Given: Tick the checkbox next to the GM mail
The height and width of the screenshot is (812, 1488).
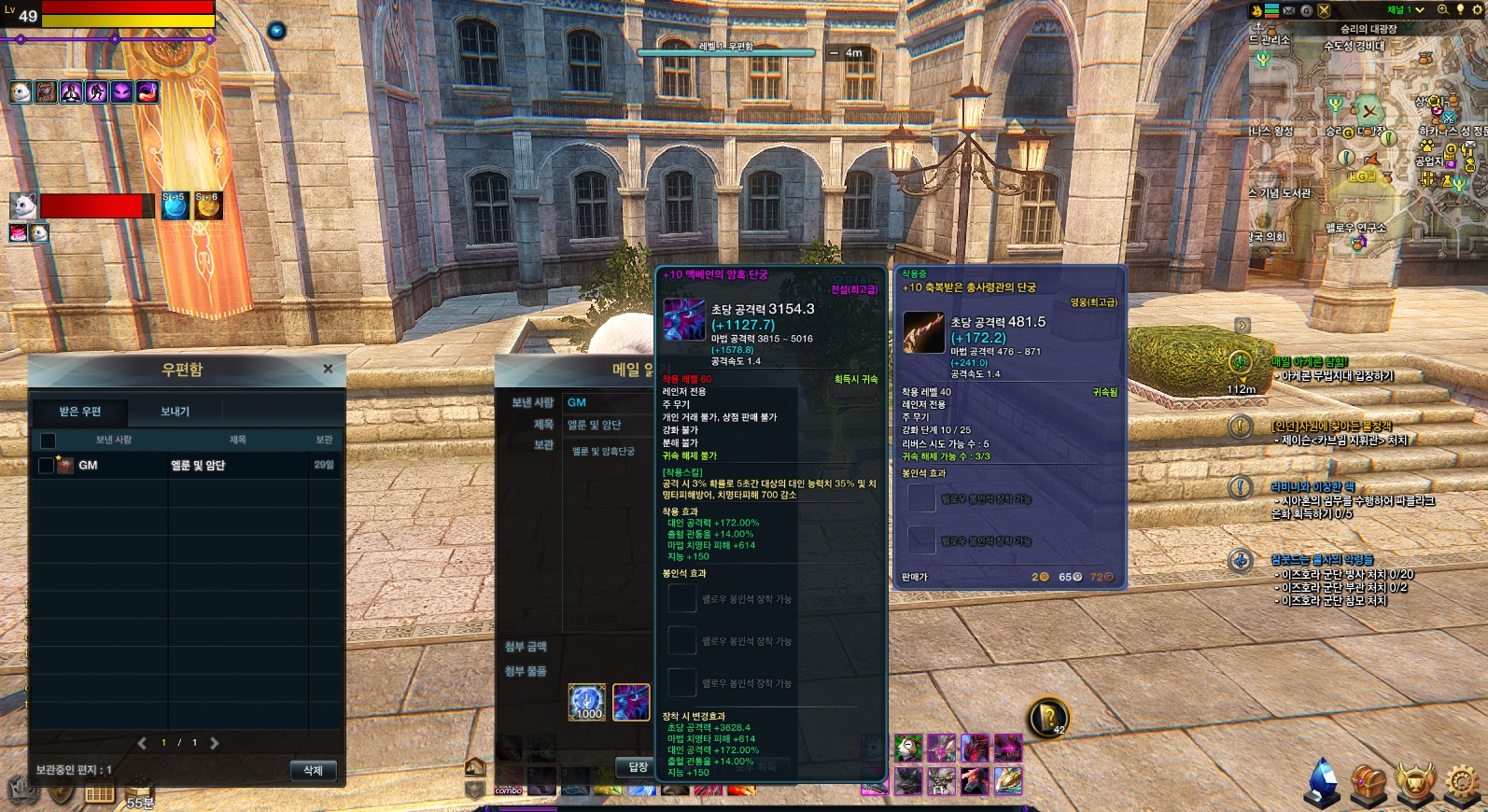Looking at the screenshot, I should (x=46, y=465).
